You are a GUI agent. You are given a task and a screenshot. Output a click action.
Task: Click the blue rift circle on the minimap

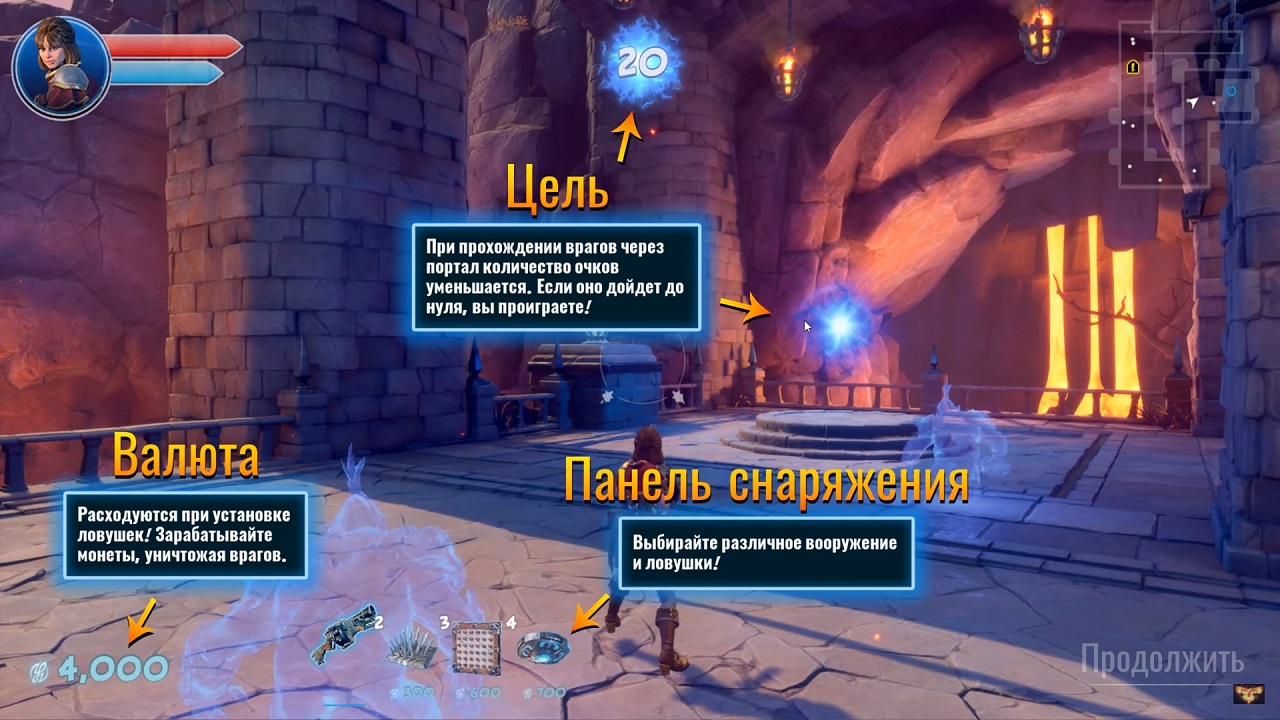[x=1231, y=91]
